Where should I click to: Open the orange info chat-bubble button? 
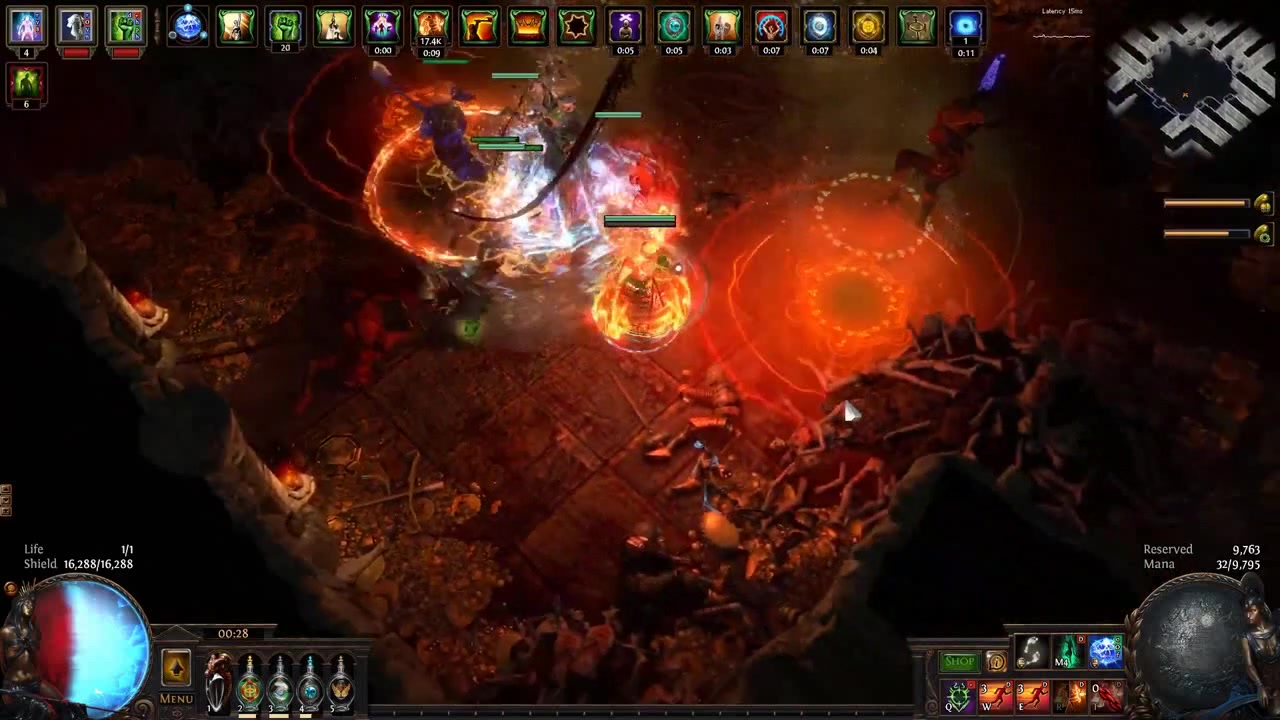pyautogui.click(x=996, y=662)
